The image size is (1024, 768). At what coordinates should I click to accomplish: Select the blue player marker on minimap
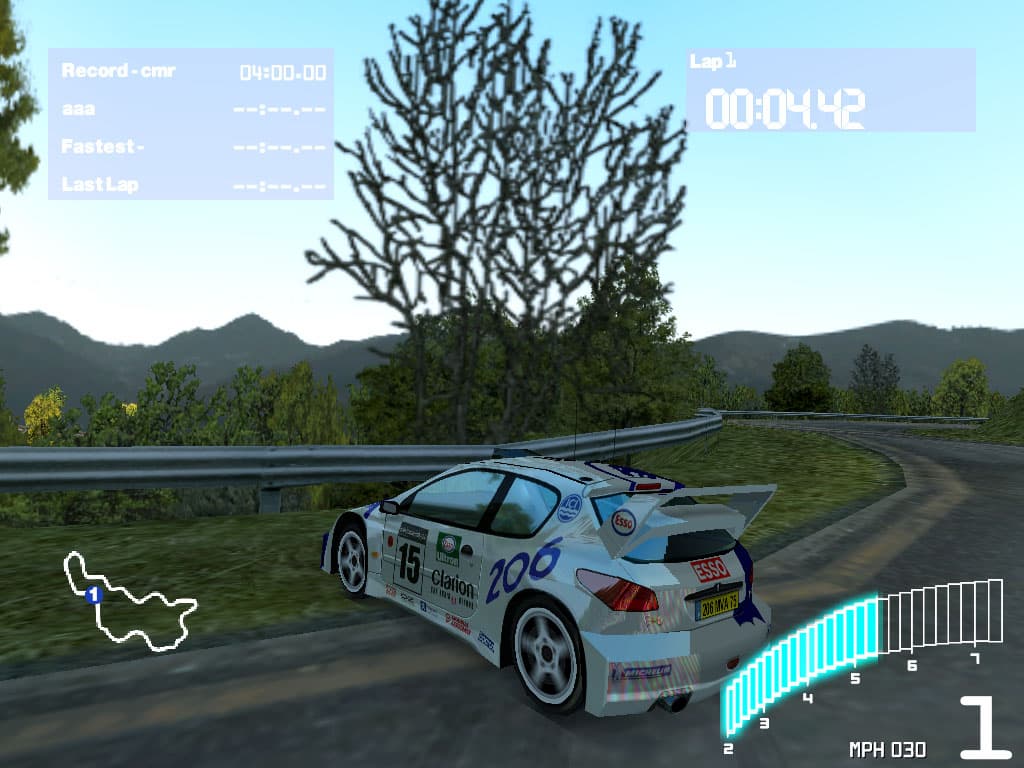94,595
